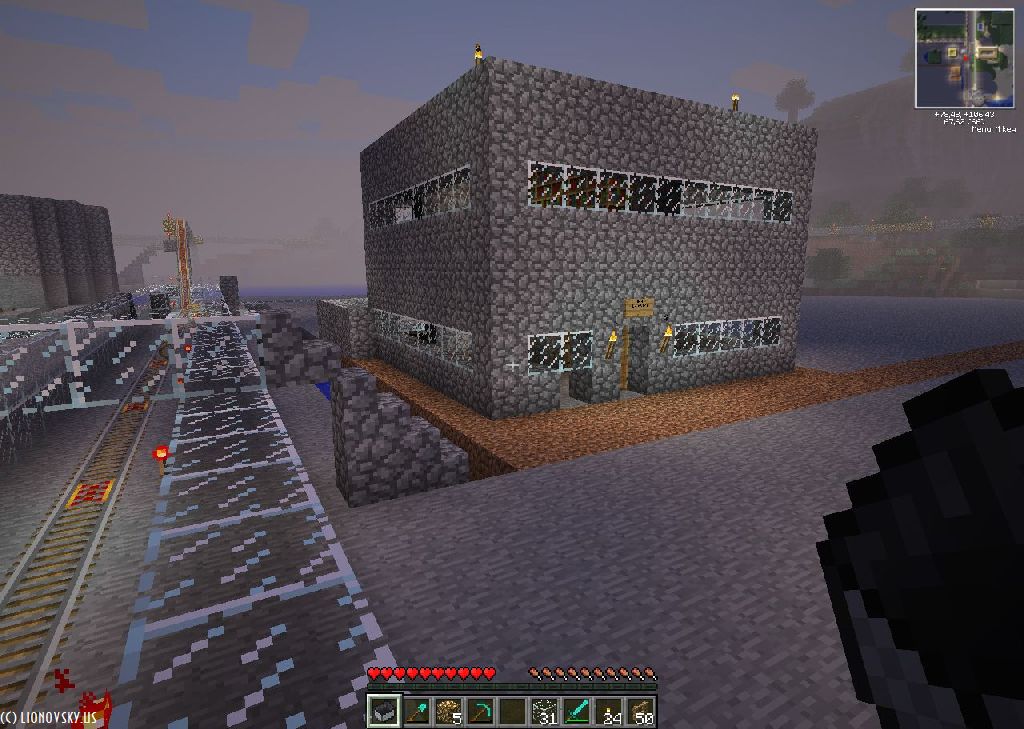The image size is (1024, 729).
Task: Choose the hotbar stack of 50 items
Action: tap(640, 711)
